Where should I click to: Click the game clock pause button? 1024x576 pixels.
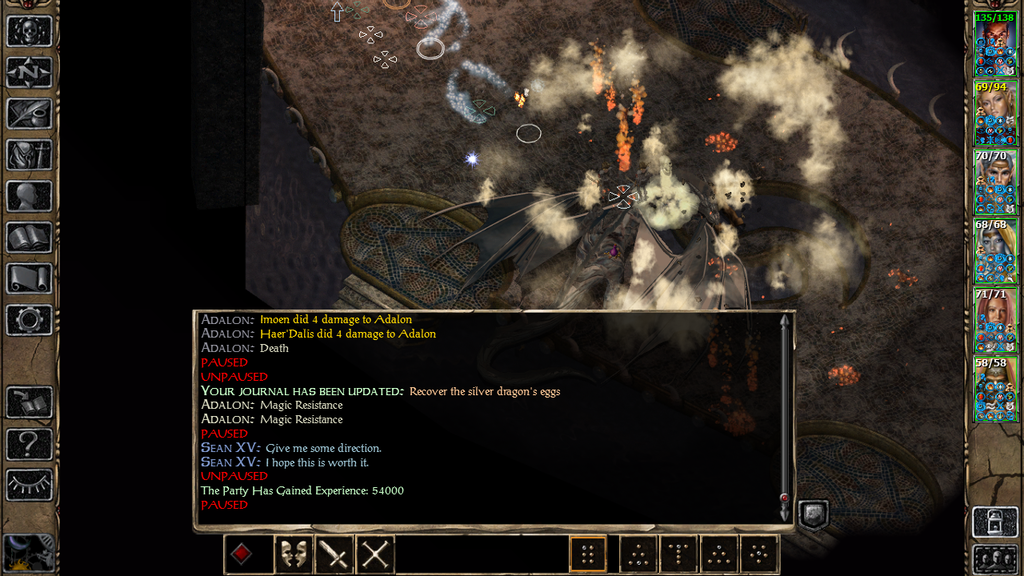click(29, 553)
